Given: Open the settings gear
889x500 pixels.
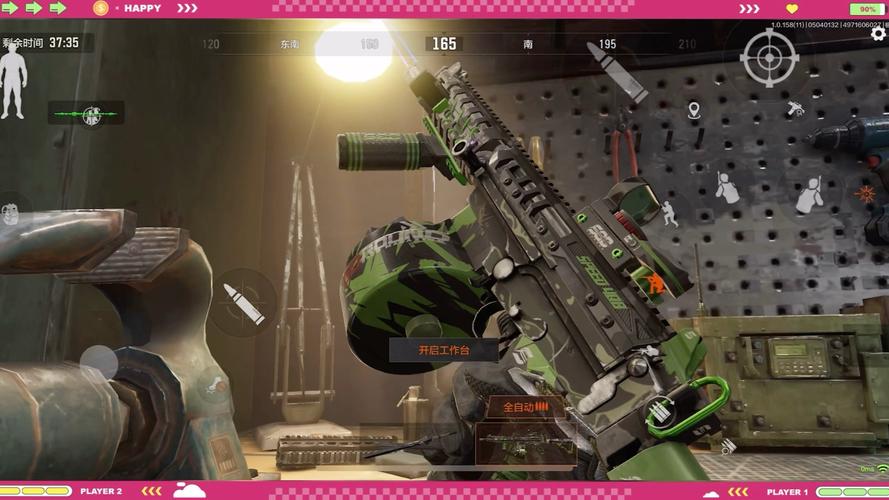Looking at the screenshot, I should coord(878,34).
